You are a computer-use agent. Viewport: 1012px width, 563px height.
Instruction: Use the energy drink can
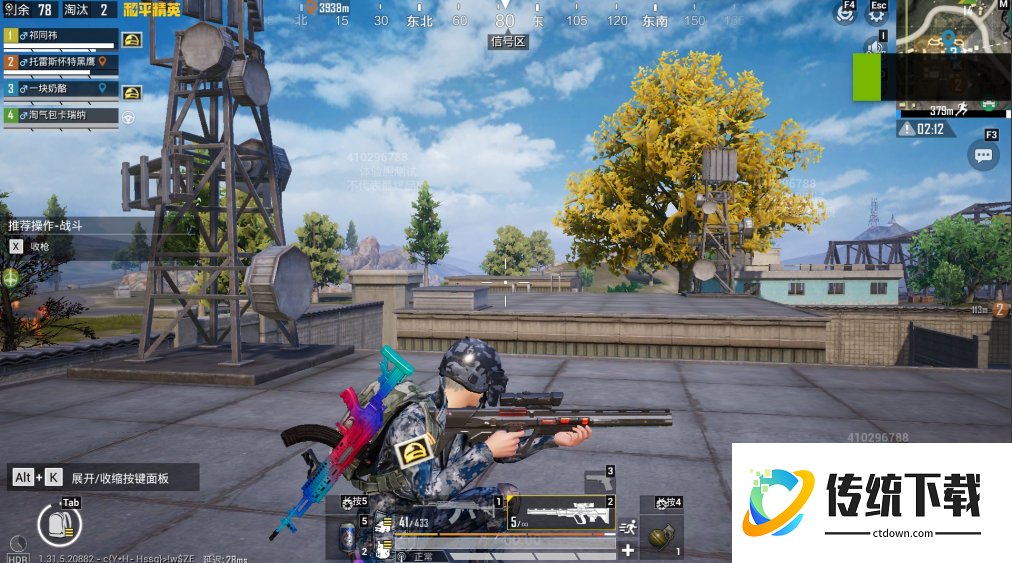coord(348,533)
